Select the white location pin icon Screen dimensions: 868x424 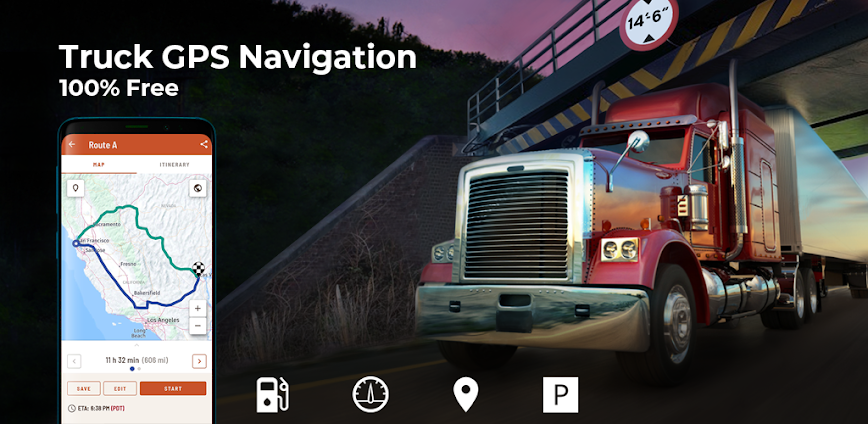[465, 394]
